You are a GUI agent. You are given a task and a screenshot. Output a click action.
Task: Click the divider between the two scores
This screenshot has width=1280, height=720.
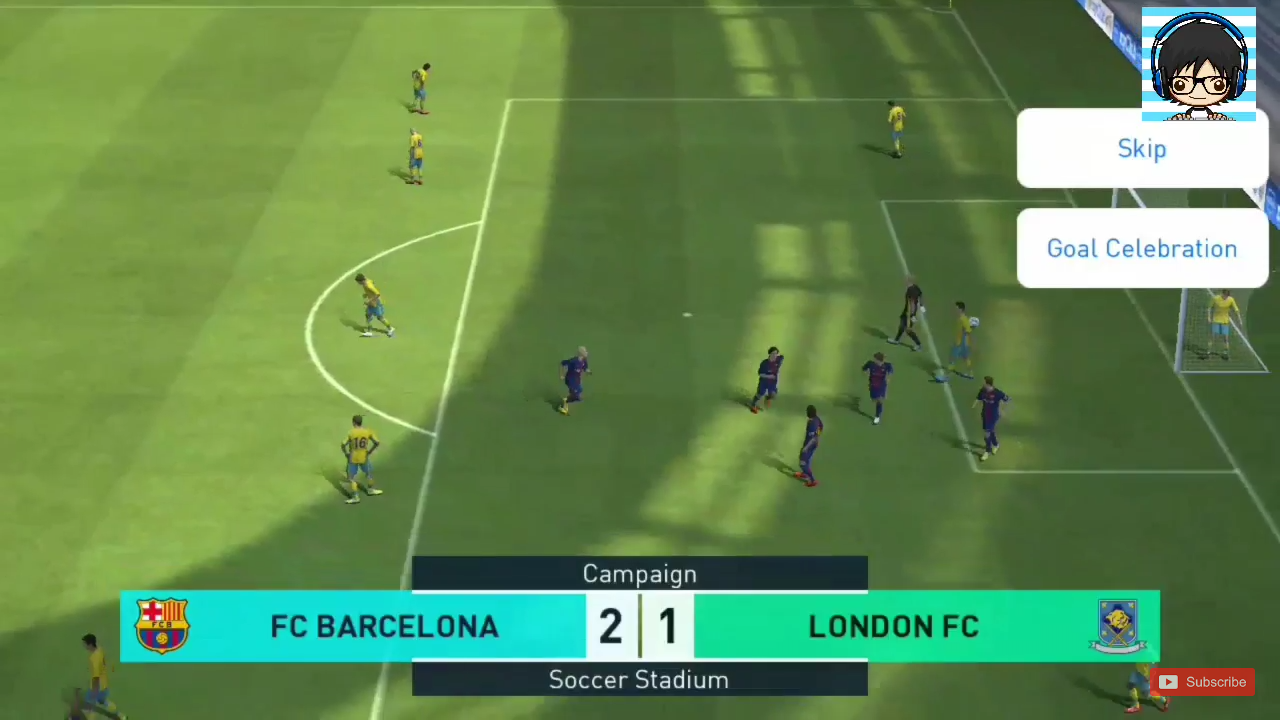[640, 625]
